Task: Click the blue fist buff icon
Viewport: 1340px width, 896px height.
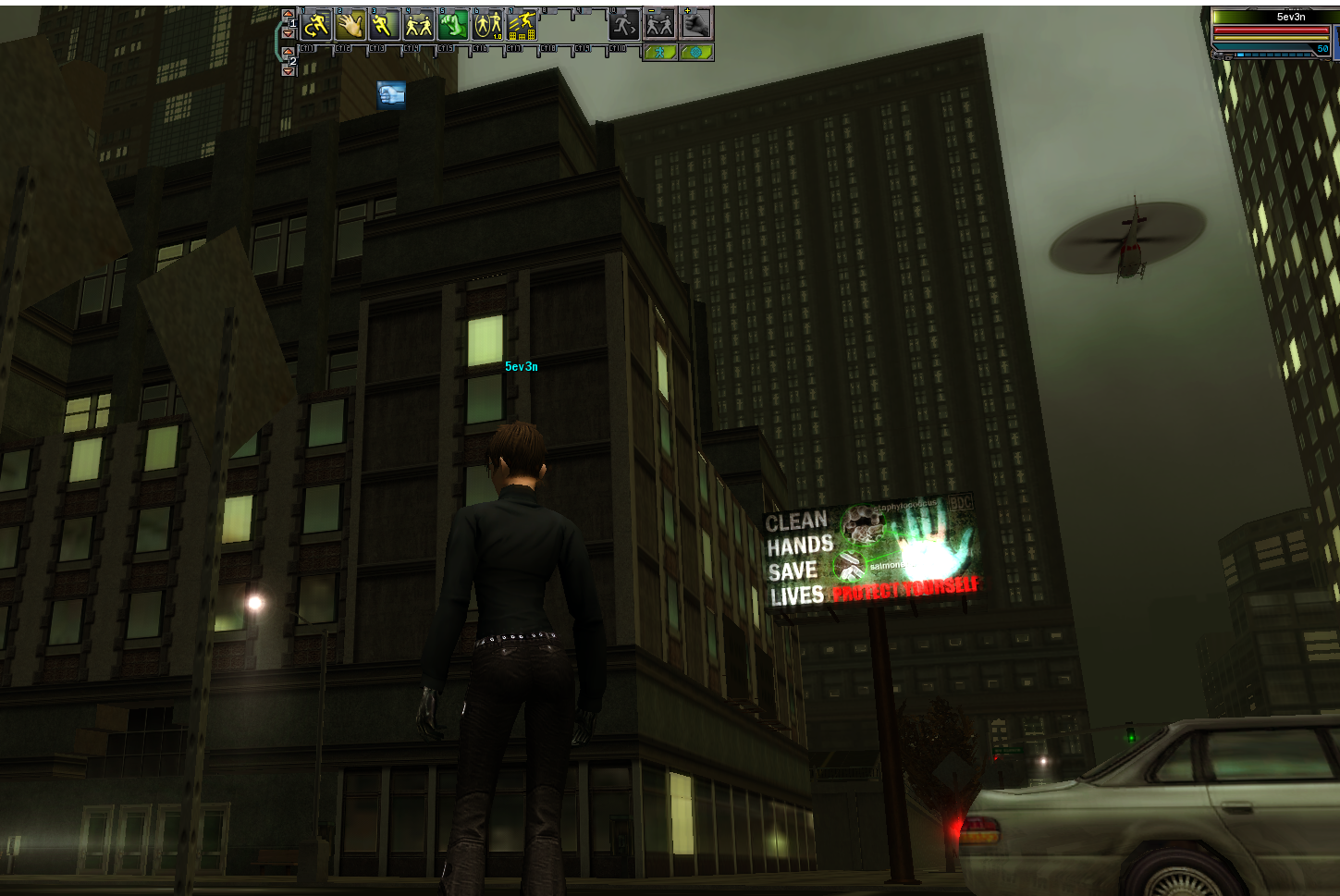Action: coord(391,94)
